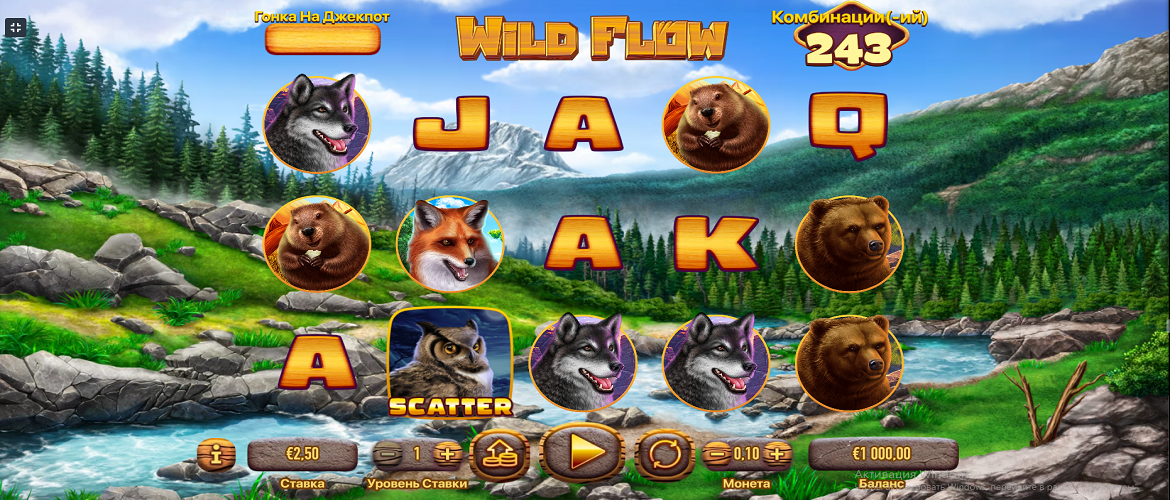
Task: Exit fullscreen with the corner icon
Action: (16, 27)
